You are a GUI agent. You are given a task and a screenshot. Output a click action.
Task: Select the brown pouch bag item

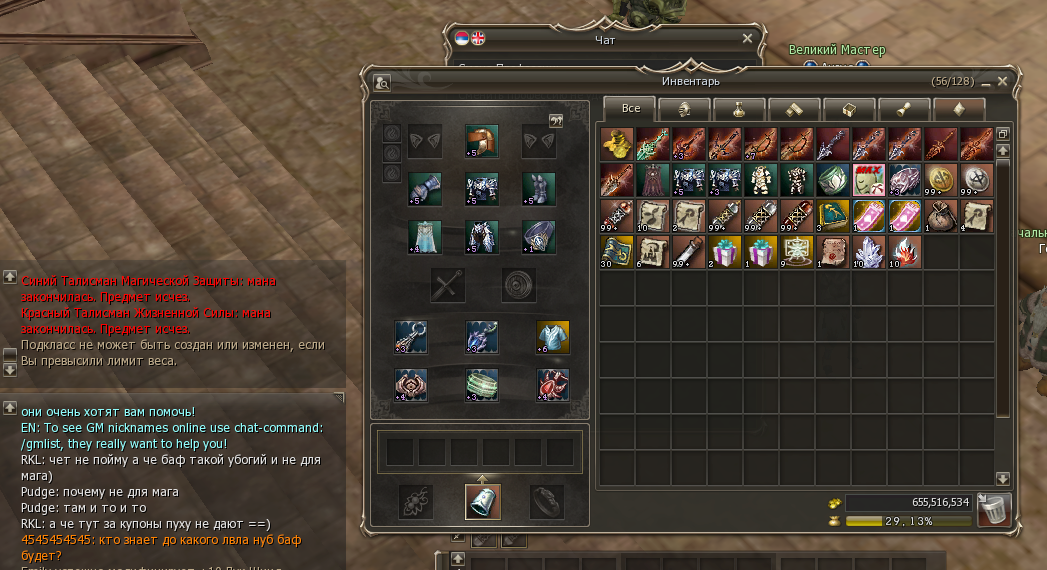point(940,217)
